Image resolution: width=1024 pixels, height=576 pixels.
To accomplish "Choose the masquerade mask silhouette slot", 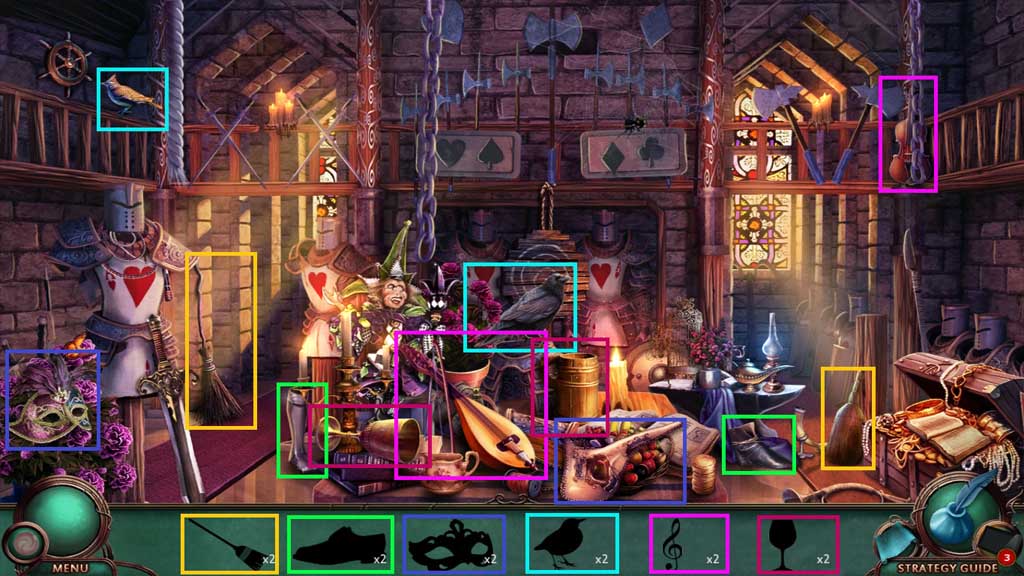I will (454, 545).
